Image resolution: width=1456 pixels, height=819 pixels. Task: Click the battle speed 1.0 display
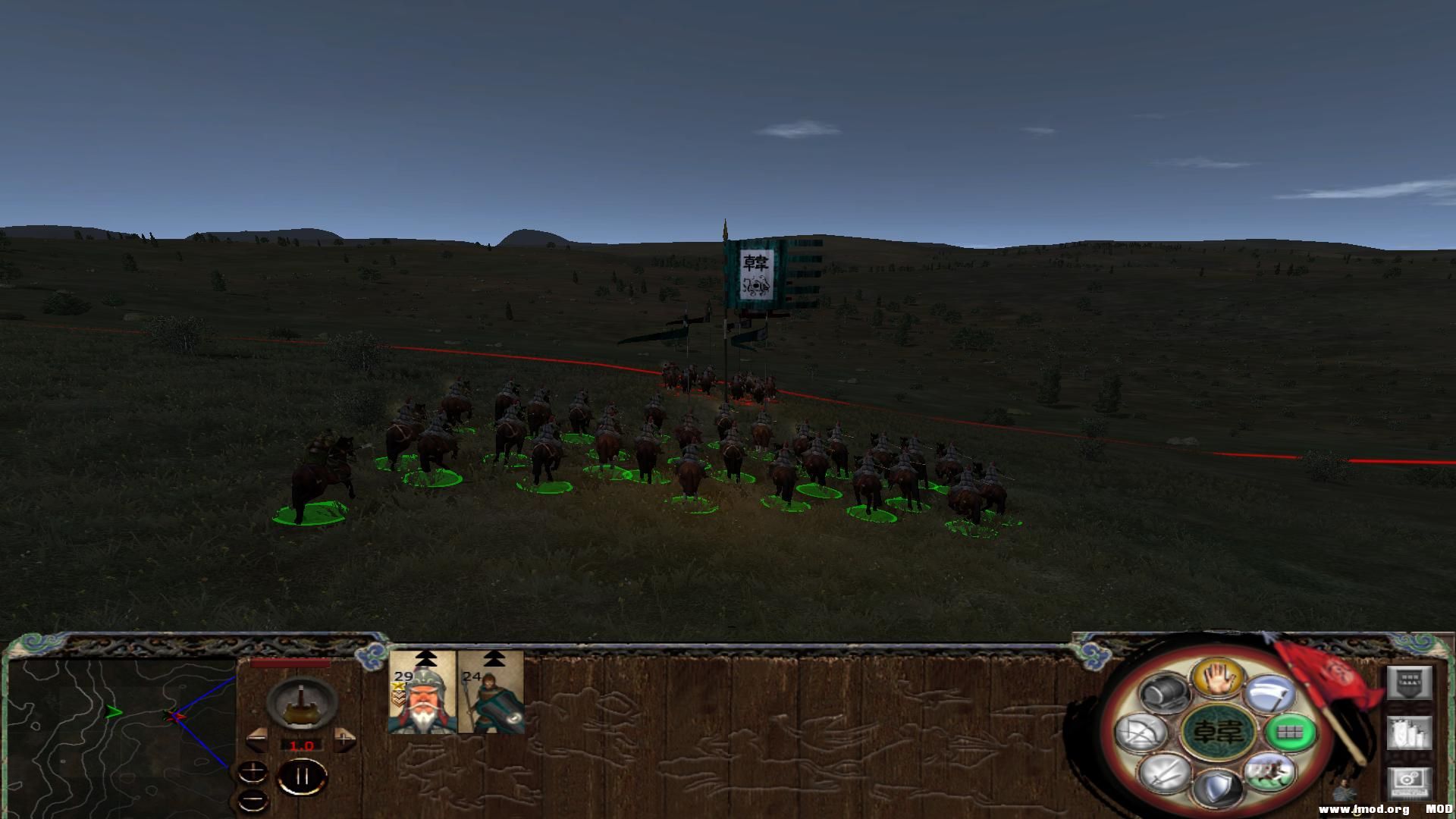(x=301, y=746)
